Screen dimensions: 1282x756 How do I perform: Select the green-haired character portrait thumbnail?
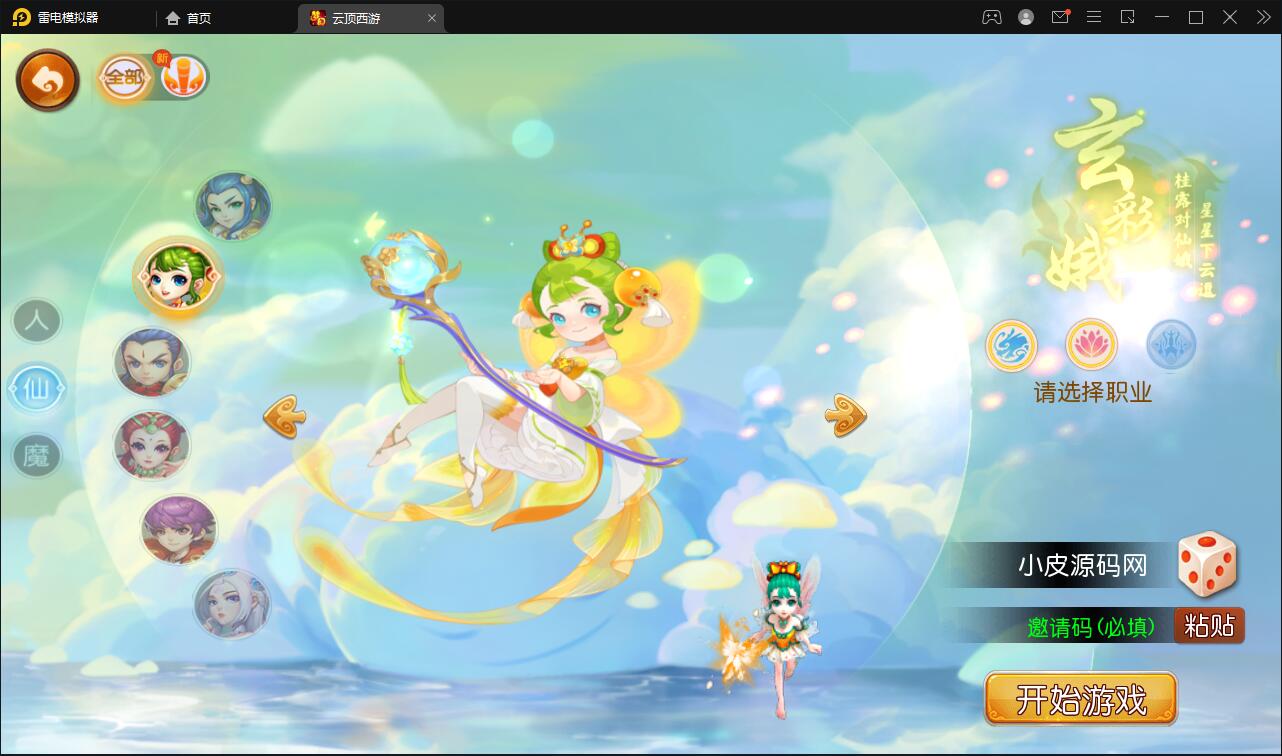click(177, 277)
